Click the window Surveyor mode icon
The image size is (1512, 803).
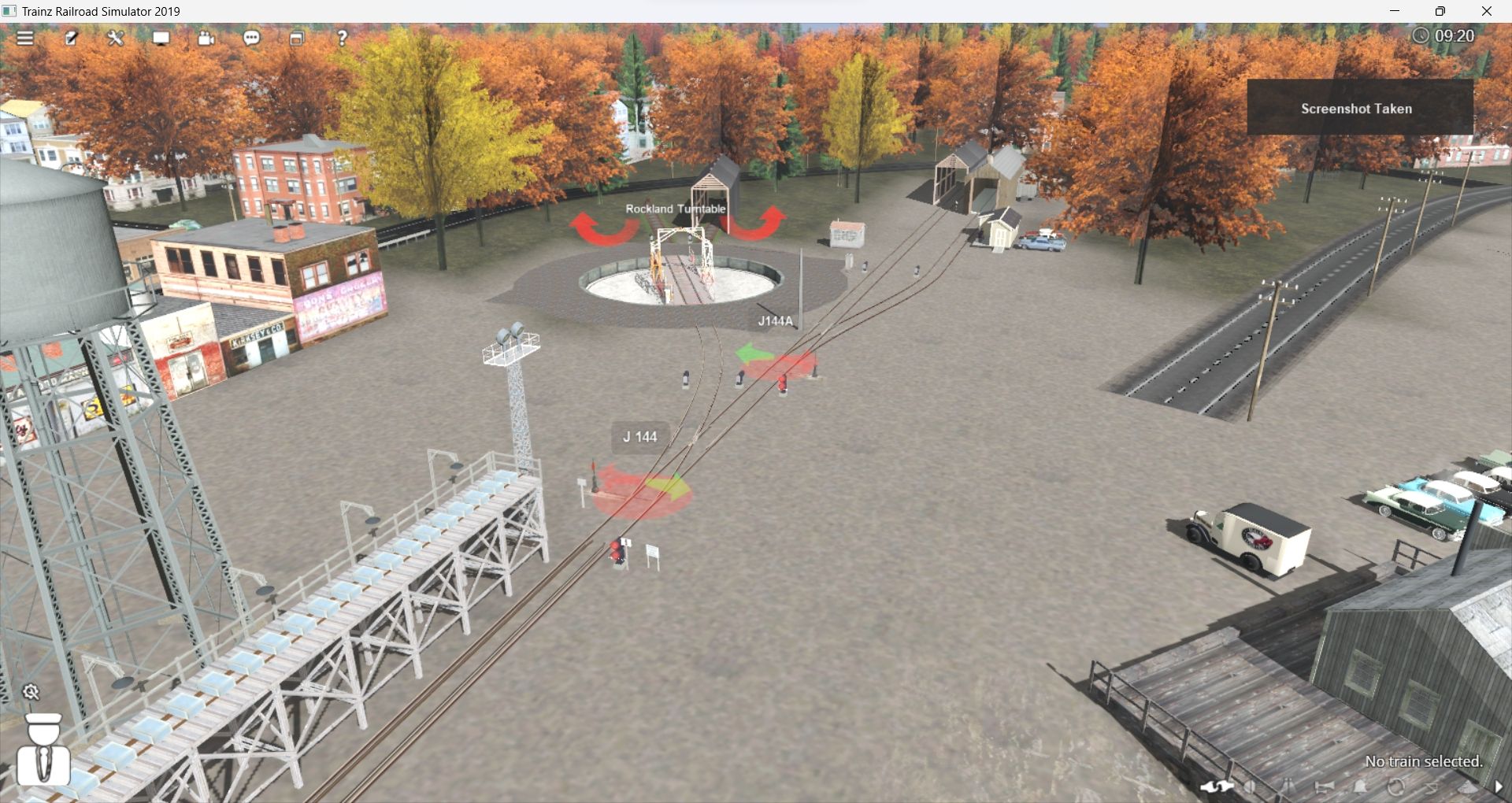pyautogui.click(x=297, y=37)
